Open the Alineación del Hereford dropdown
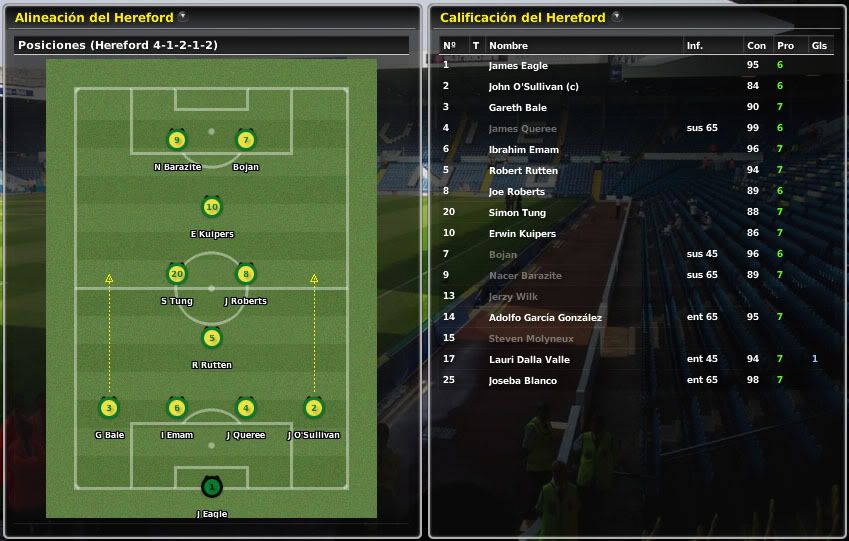Viewport: 849px width, 541px height. 182,17
